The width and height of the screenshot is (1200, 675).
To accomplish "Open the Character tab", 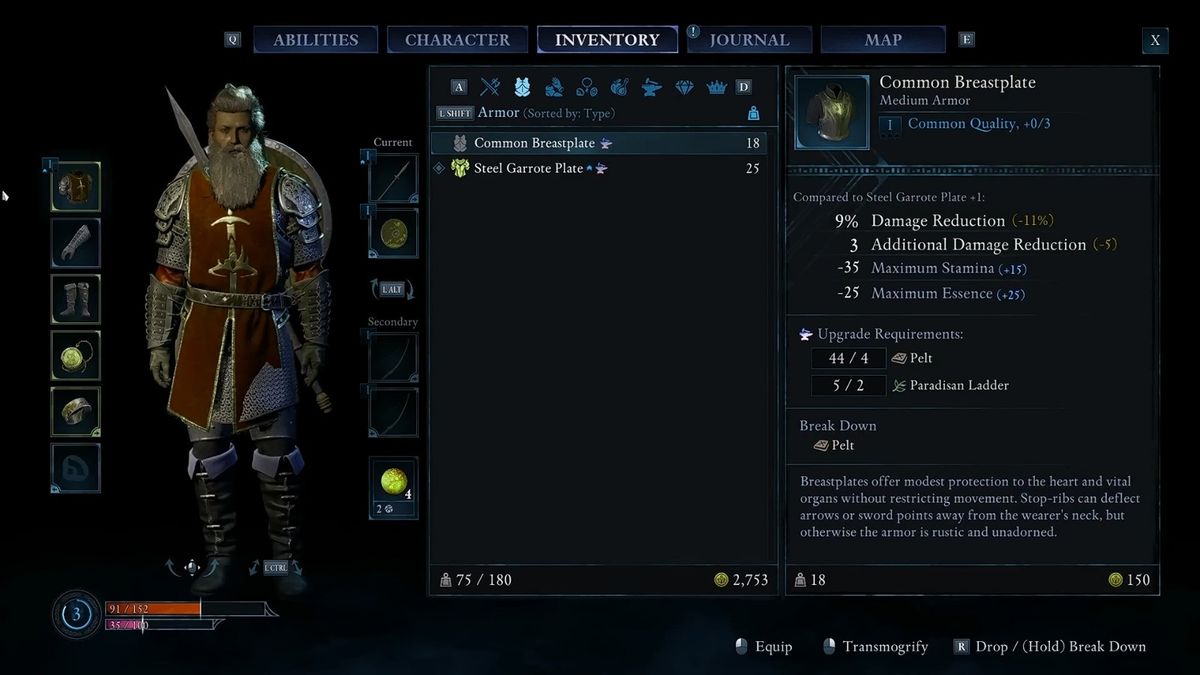I will pyautogui.click(x=457, y=40).
